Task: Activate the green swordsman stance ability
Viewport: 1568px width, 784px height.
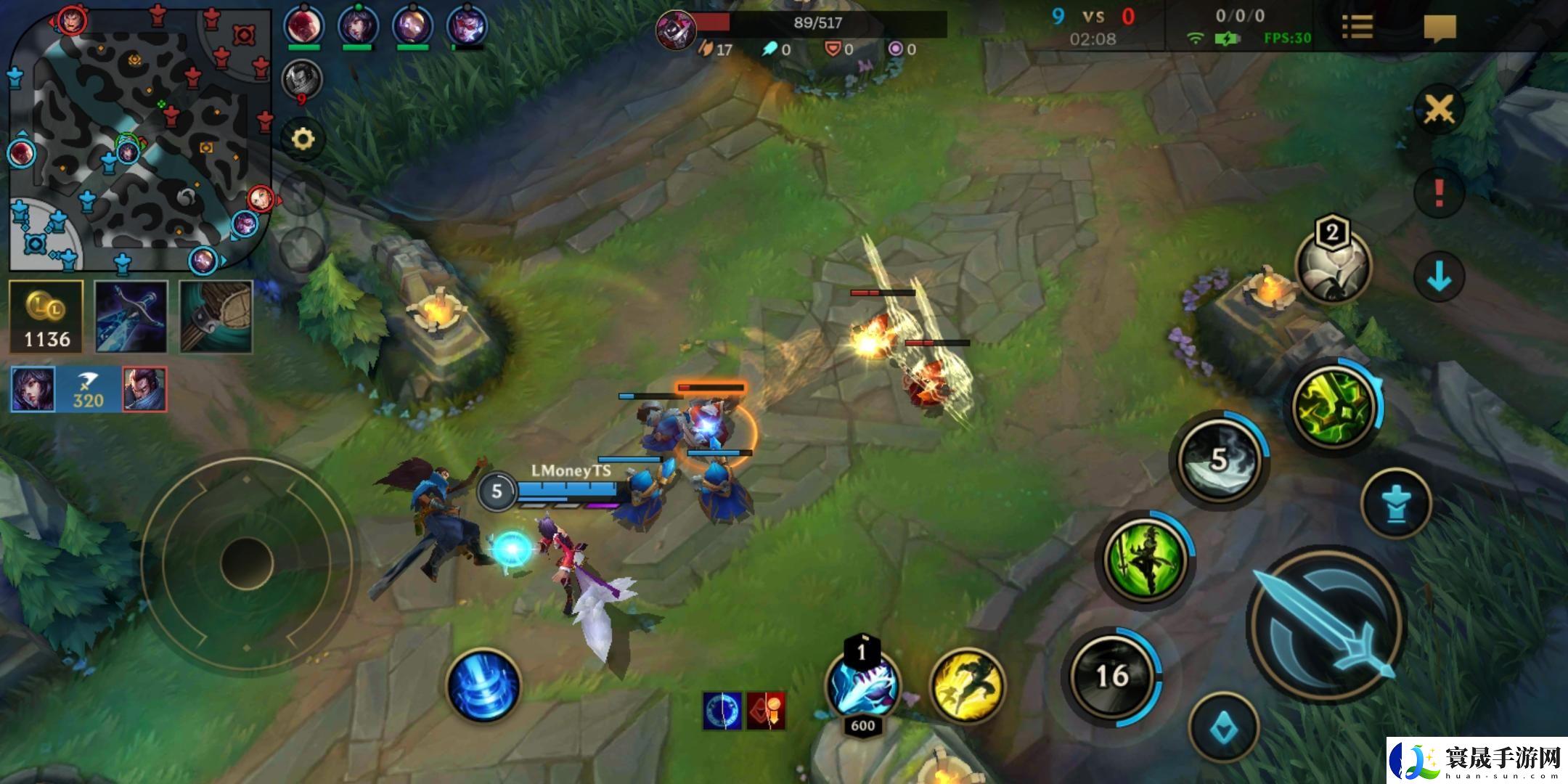Action: pyautogui.click(x=1145, y=560)
